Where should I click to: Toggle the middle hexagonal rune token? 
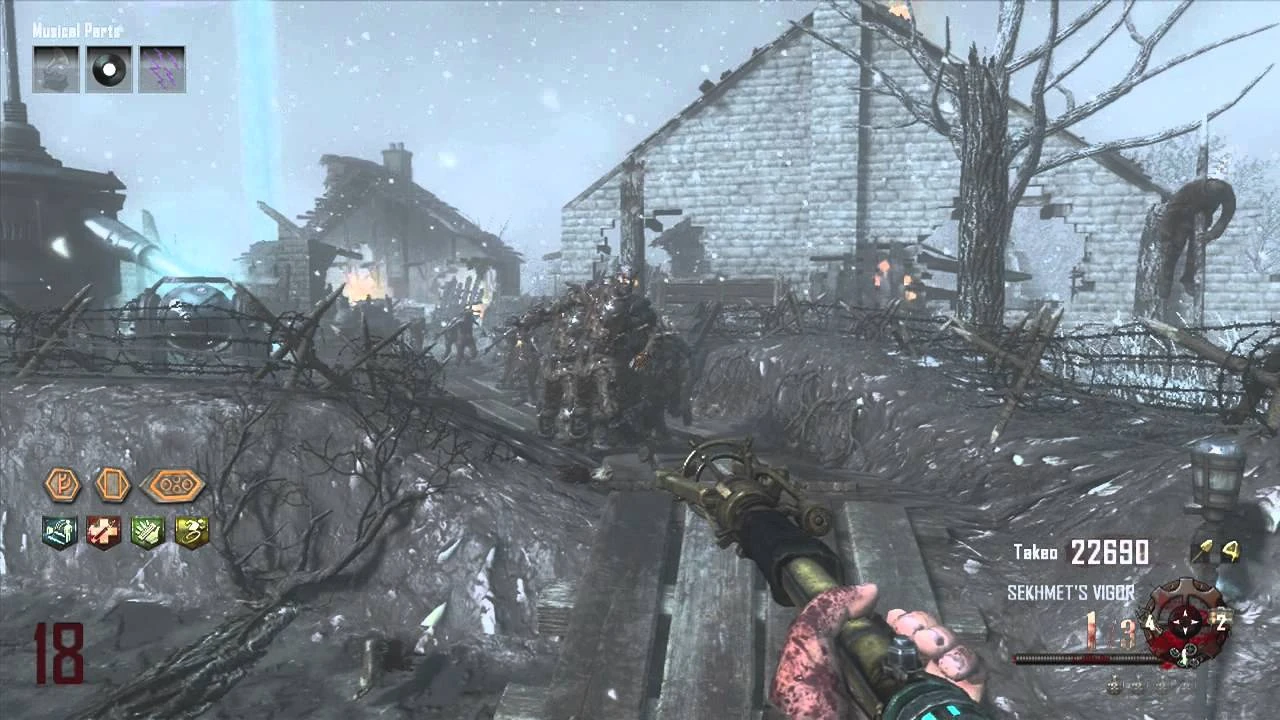pyautogui.click(x=114, y=487)
